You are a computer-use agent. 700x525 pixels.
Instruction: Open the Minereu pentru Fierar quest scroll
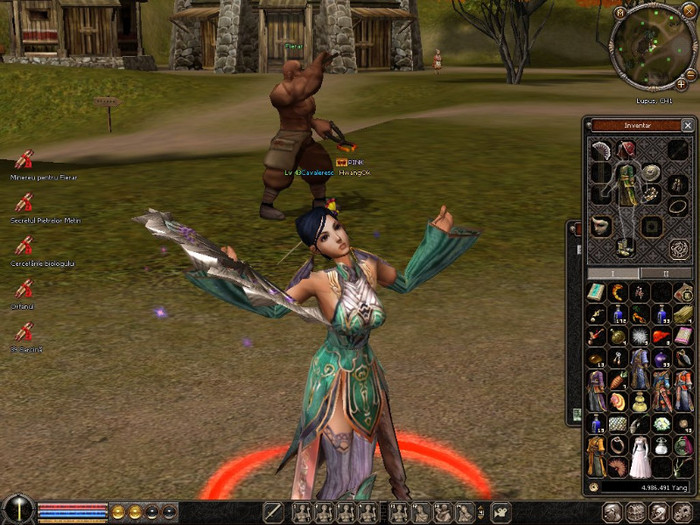(24, 159)
